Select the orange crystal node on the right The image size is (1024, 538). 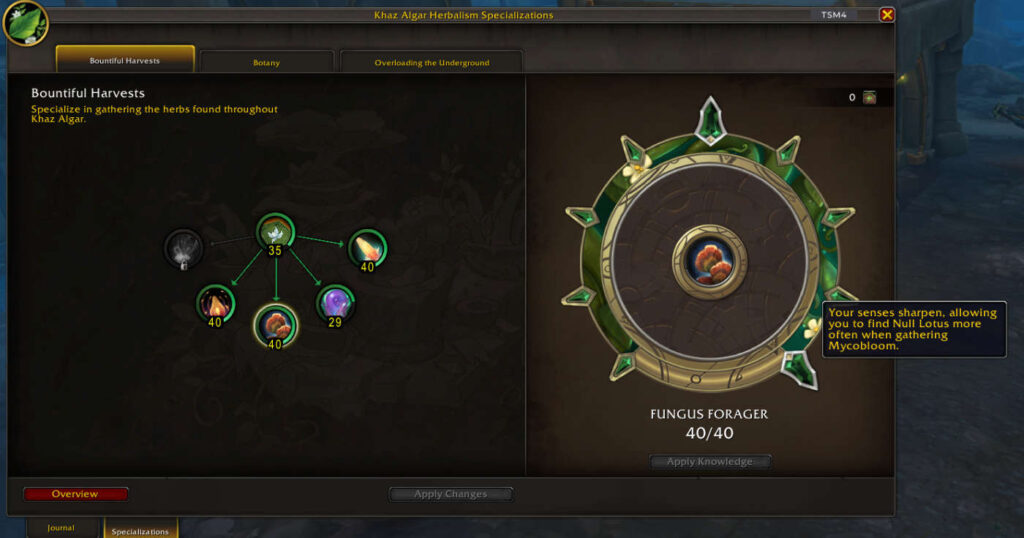[367, 248]
